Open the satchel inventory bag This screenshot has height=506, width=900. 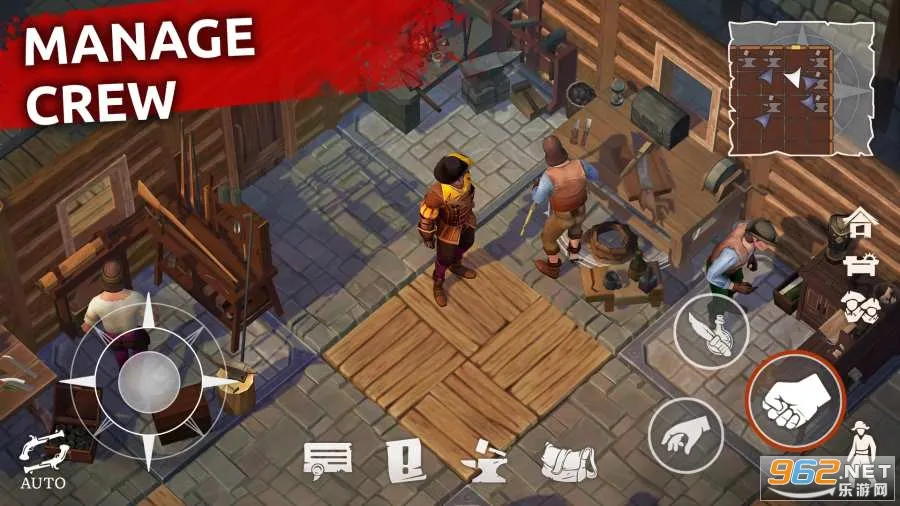coord(568,462)
